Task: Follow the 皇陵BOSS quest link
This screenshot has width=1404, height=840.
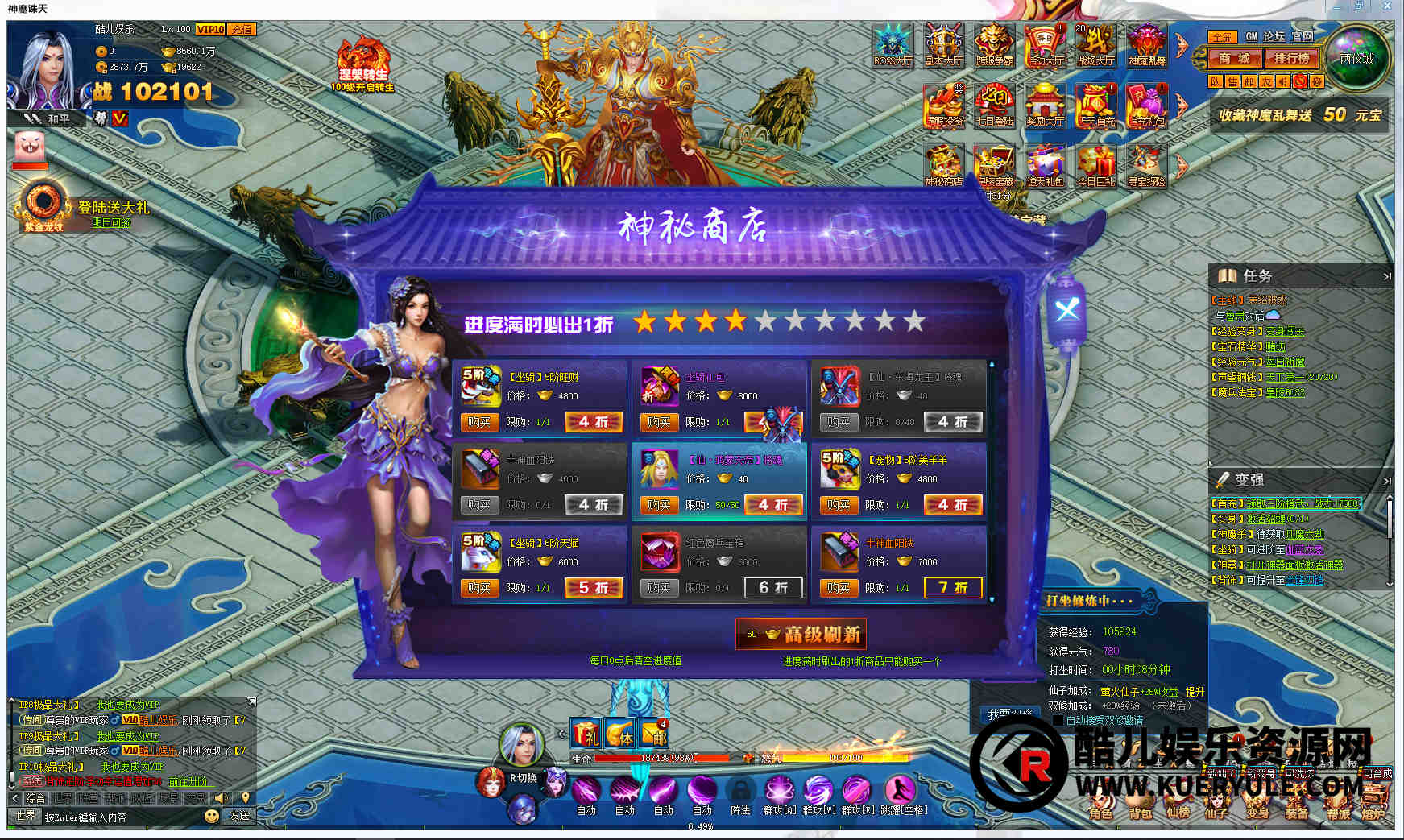Action: coord(1284,392)
